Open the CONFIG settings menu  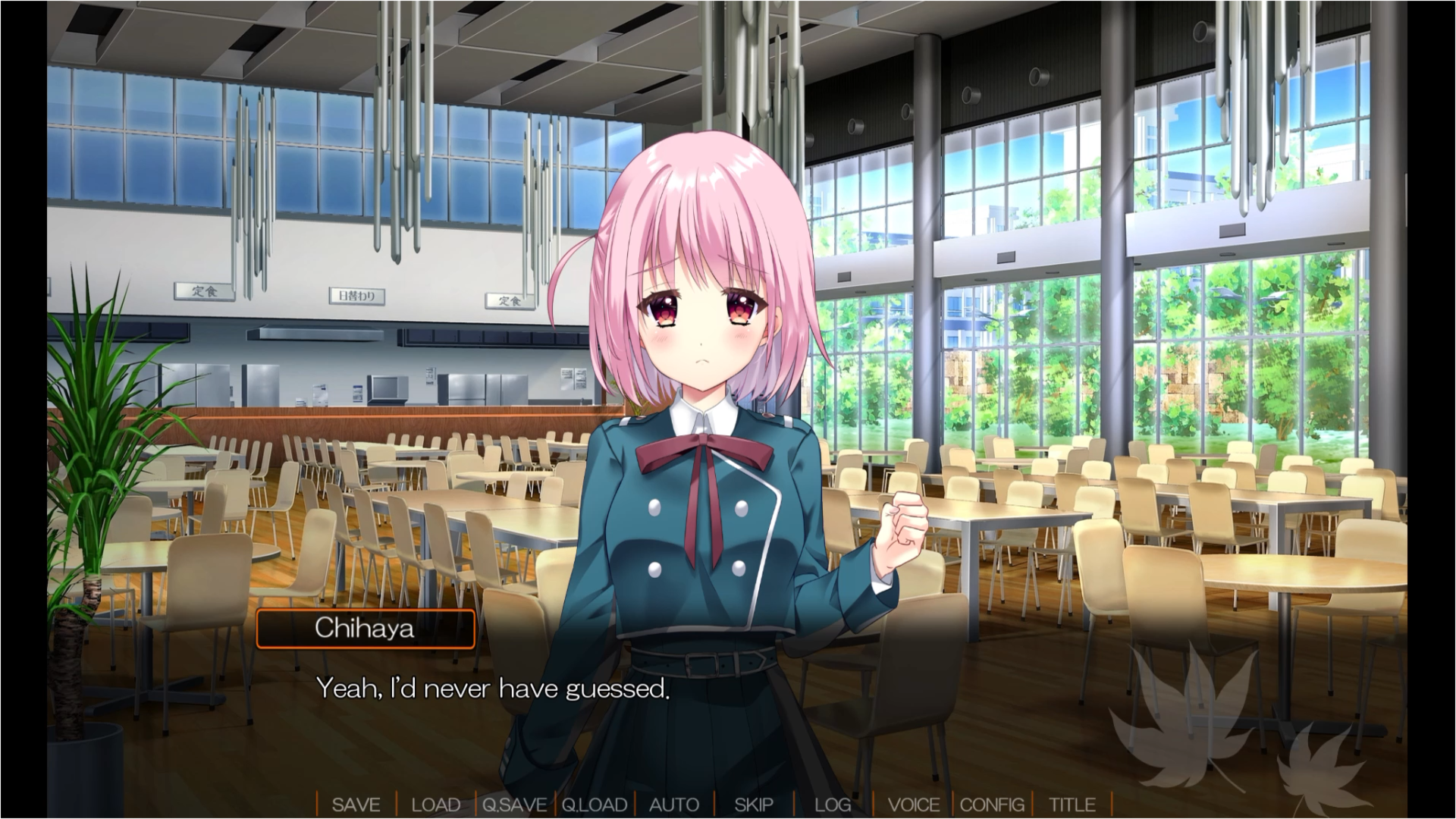click(x=992, y=805)
